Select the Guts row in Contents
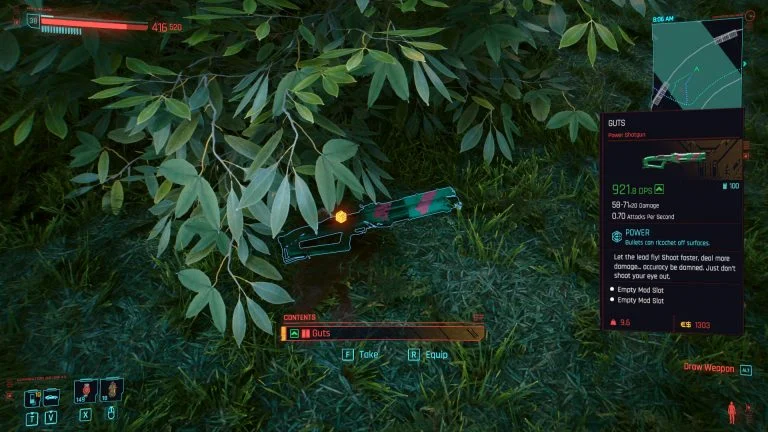 (x=383, y=333)
